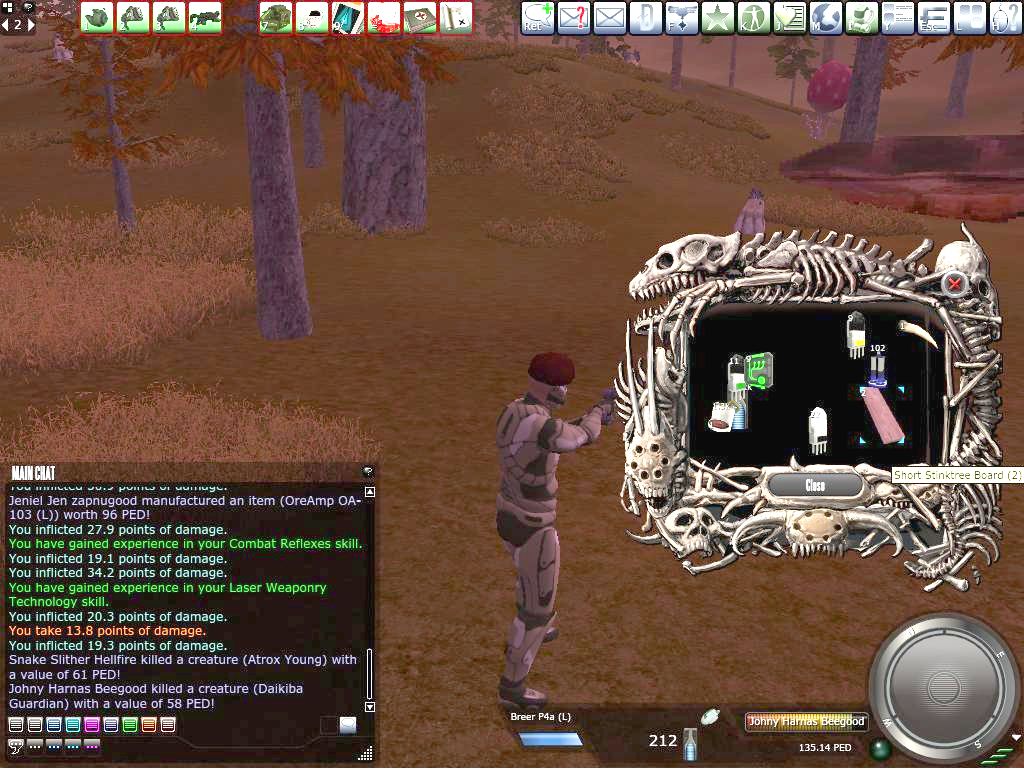Select the green circuit board loot item

762,371
